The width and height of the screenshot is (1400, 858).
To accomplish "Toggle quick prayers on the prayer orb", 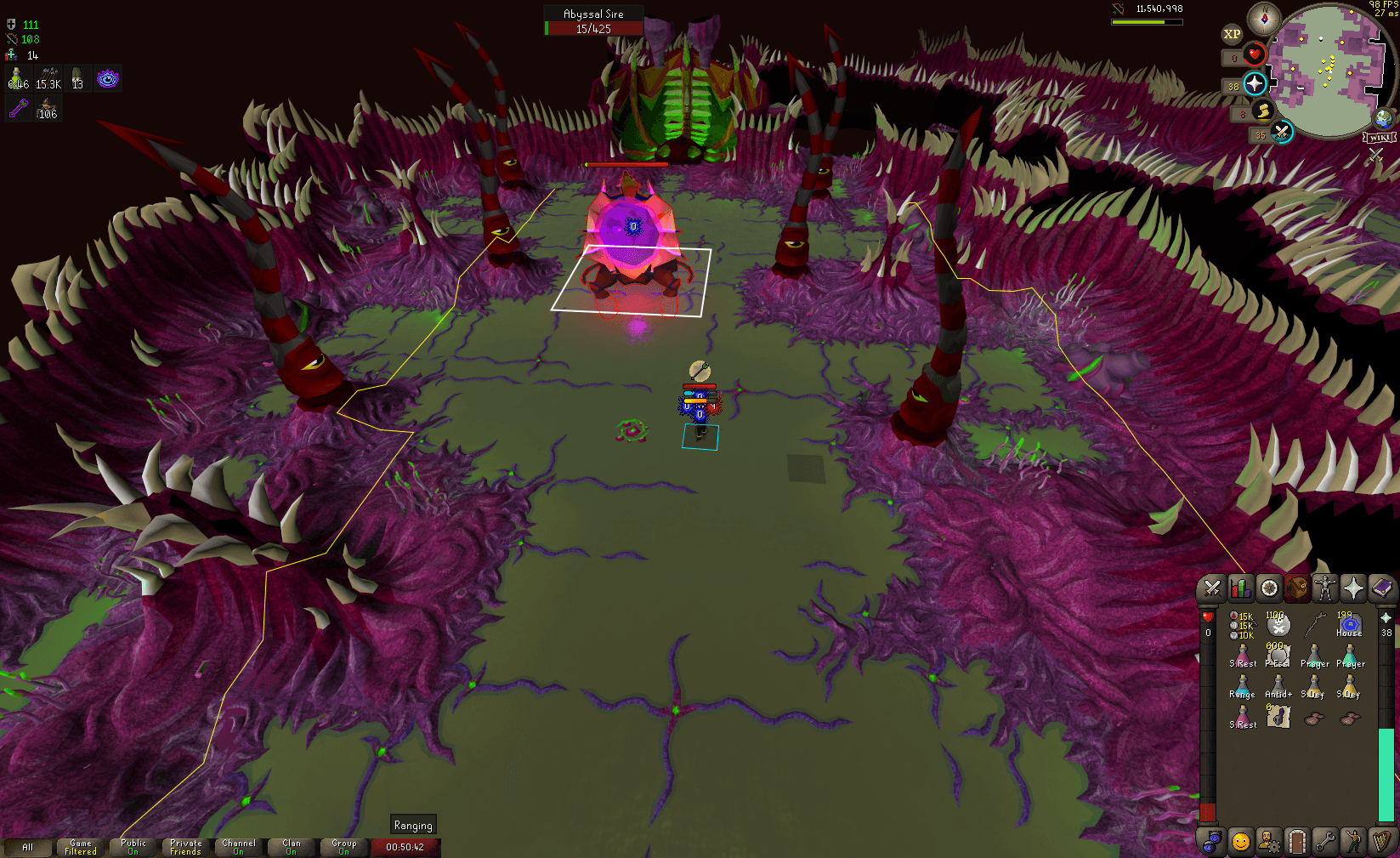I will click(x=1254, y=84).
